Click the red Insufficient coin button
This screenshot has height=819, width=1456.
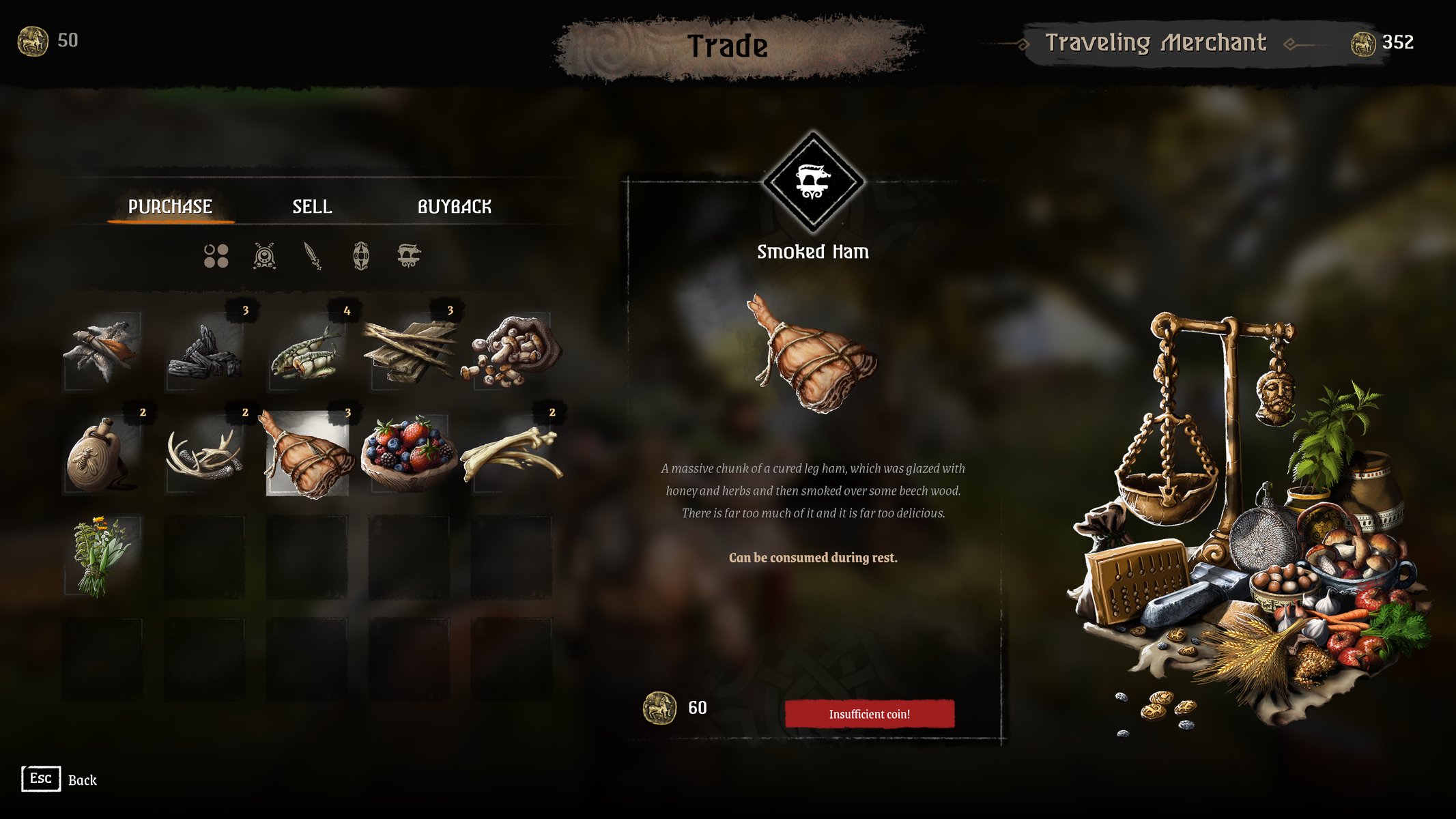869,714
